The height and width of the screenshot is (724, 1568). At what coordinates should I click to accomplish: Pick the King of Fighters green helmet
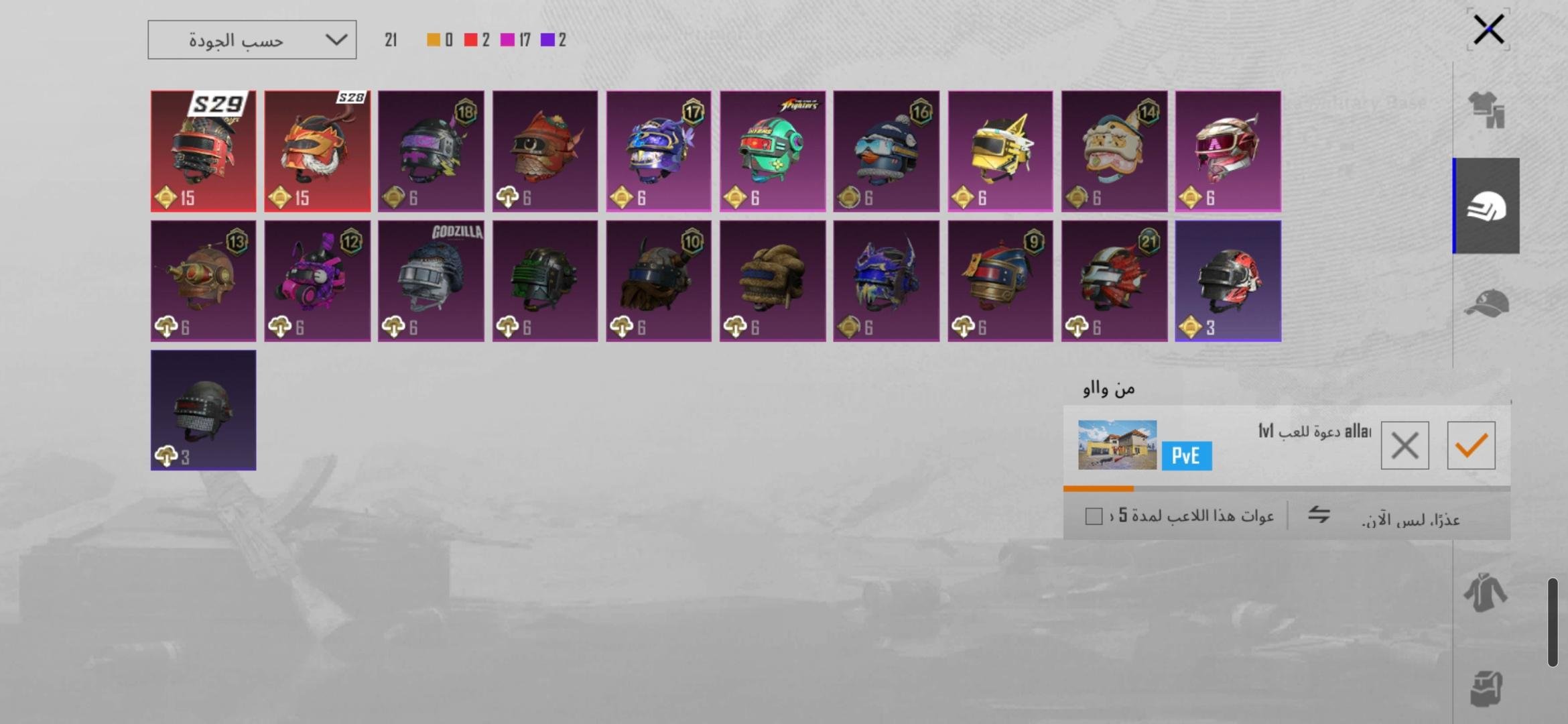point(773,152)
